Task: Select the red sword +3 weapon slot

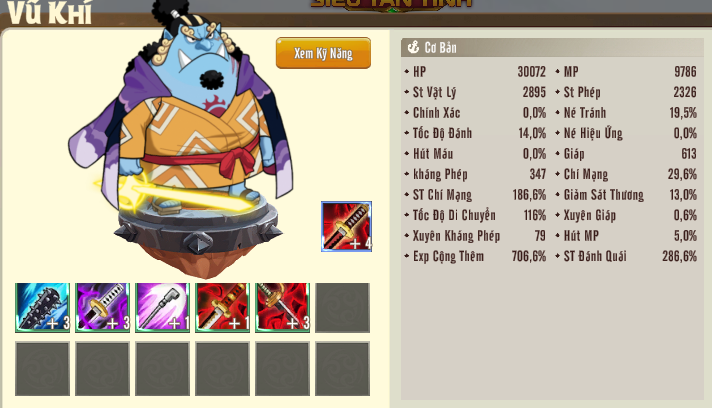Action: tap(282, 307)
